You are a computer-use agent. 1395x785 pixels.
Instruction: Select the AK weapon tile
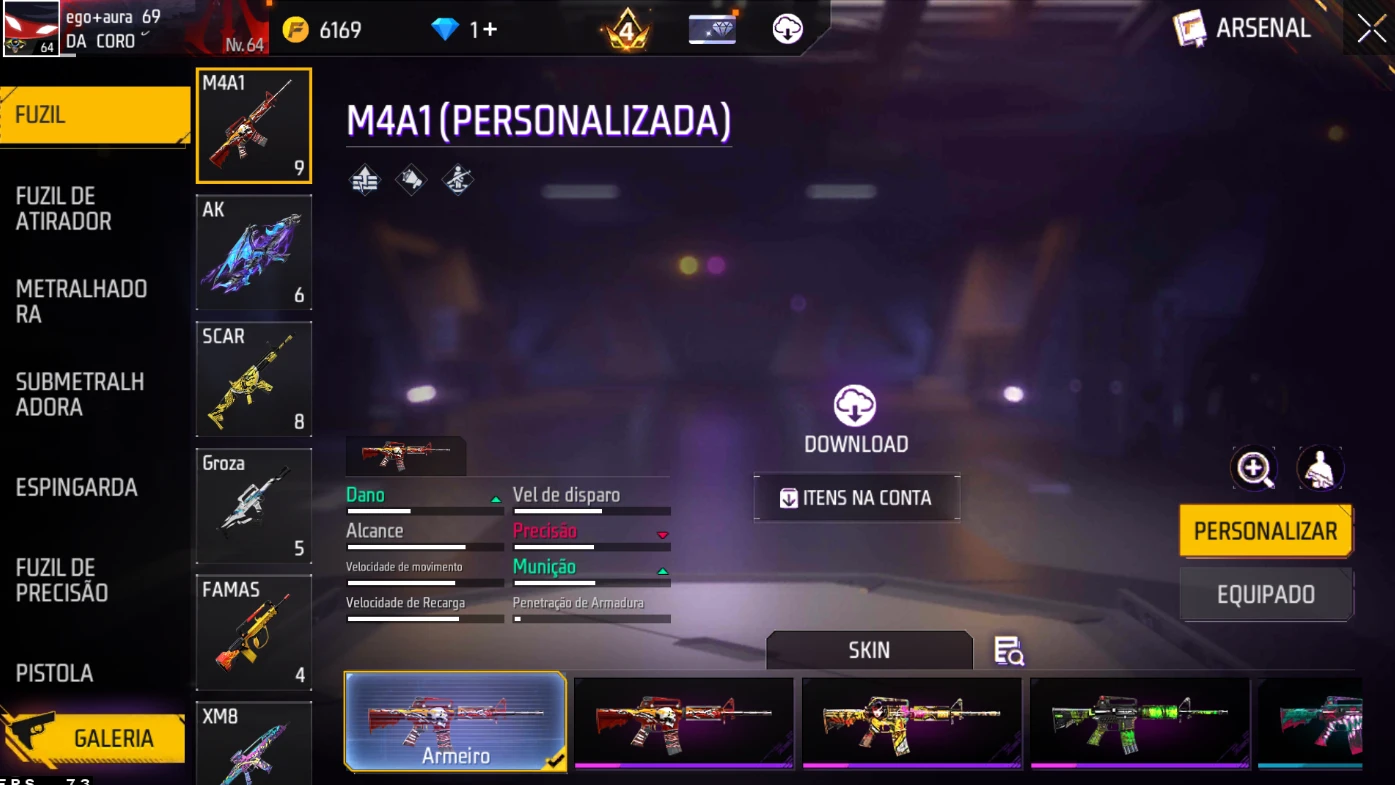coord(254,252)
